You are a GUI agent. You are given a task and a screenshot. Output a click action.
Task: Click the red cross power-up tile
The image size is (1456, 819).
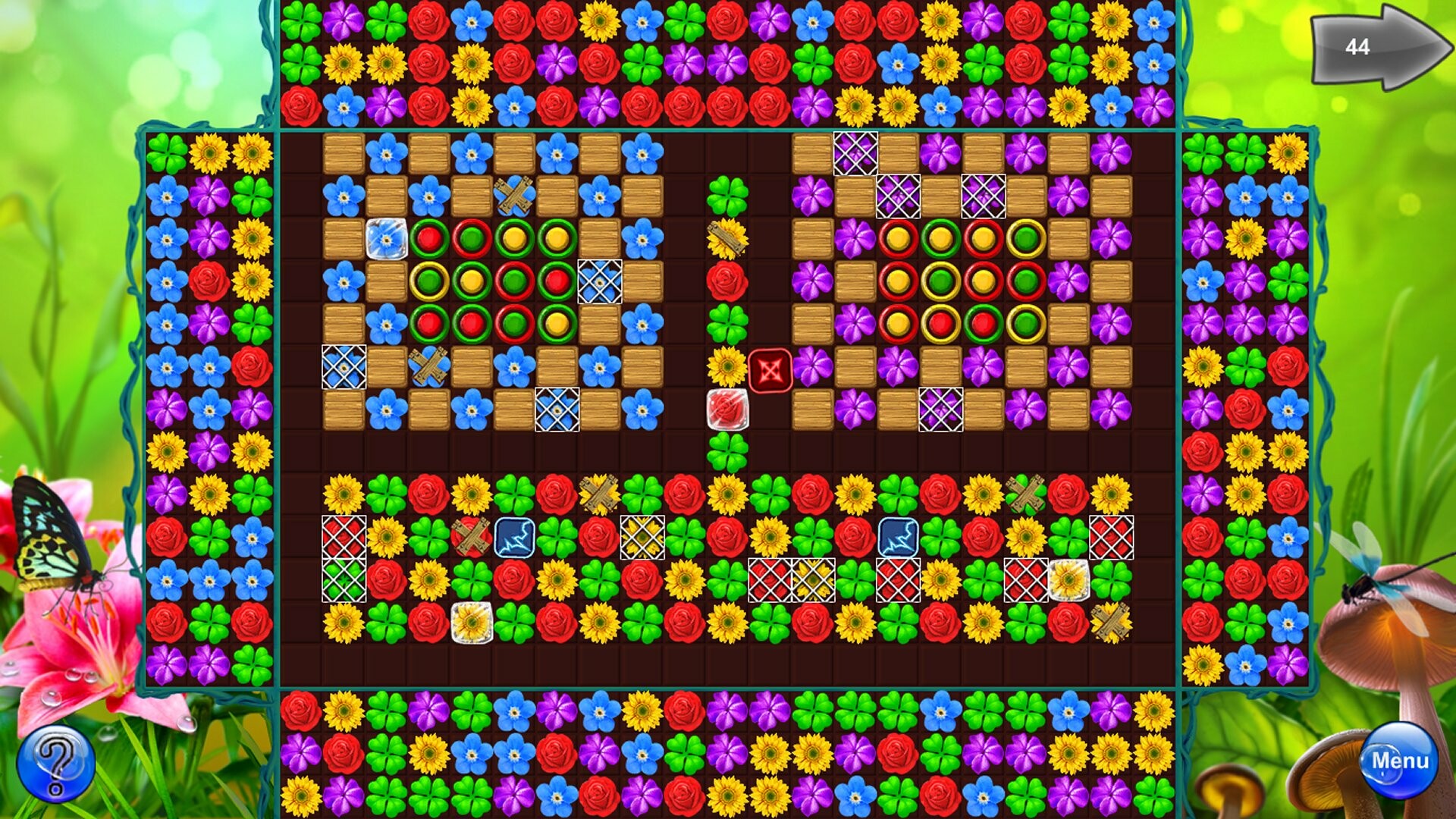click(768, 370)
